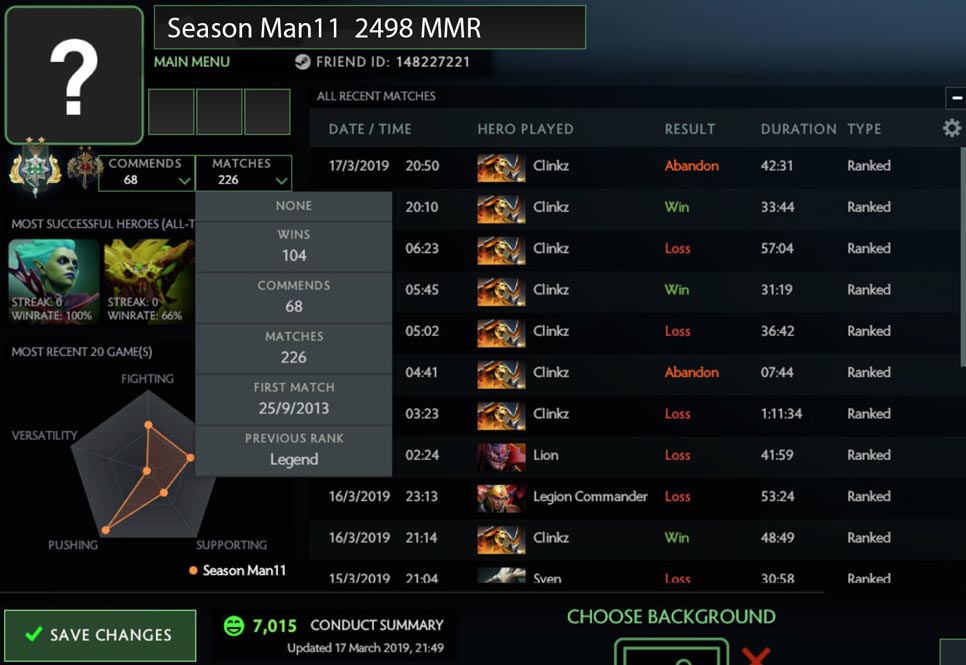The height and width of the screenshot is (665, 966).
Task: Open recent matches settings gear
Action: [951, 128]
